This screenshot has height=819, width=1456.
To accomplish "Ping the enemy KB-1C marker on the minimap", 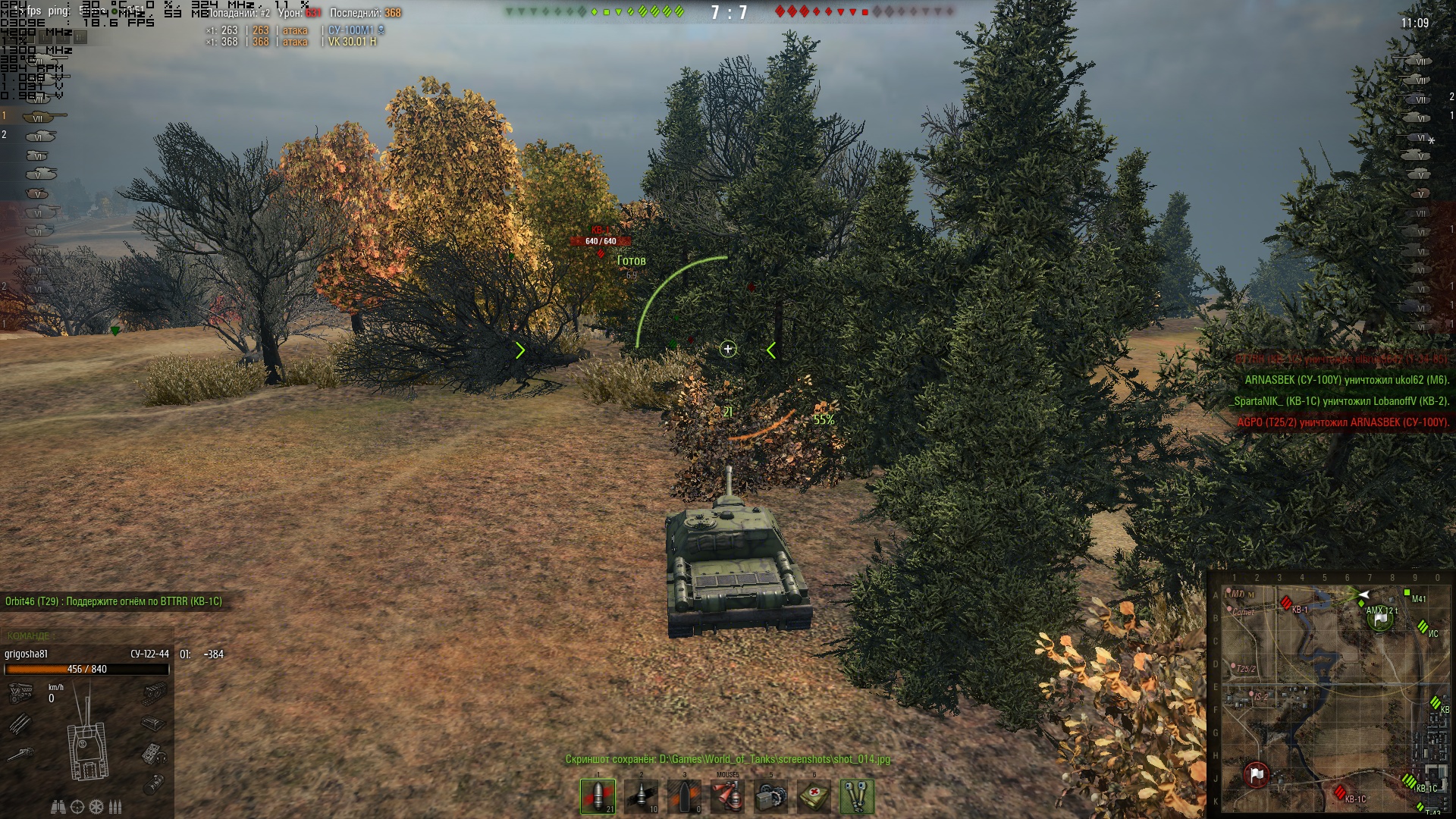I will click(x=1340, y=792).
